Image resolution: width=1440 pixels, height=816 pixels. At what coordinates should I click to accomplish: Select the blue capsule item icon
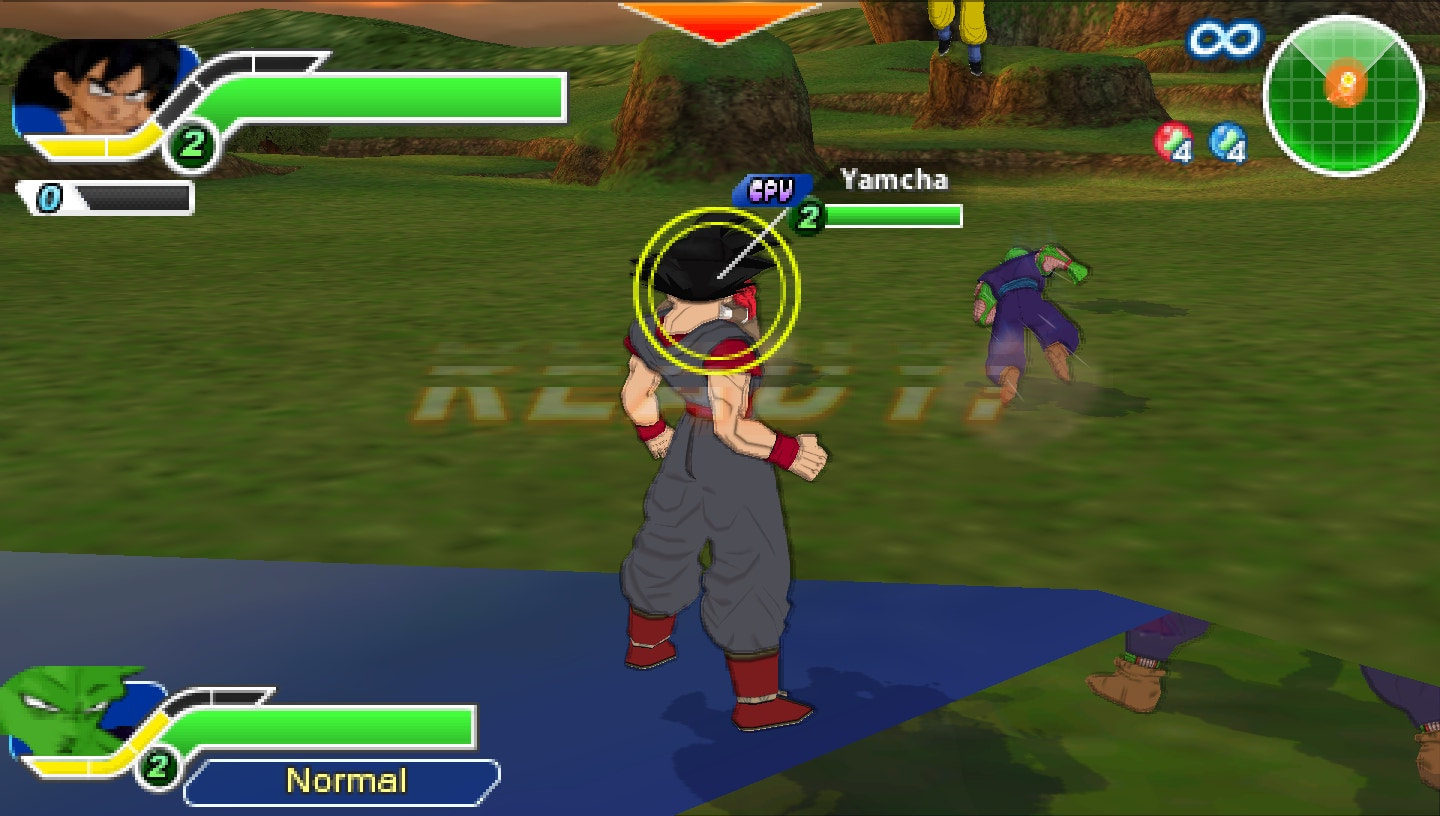pos(1227,143)
